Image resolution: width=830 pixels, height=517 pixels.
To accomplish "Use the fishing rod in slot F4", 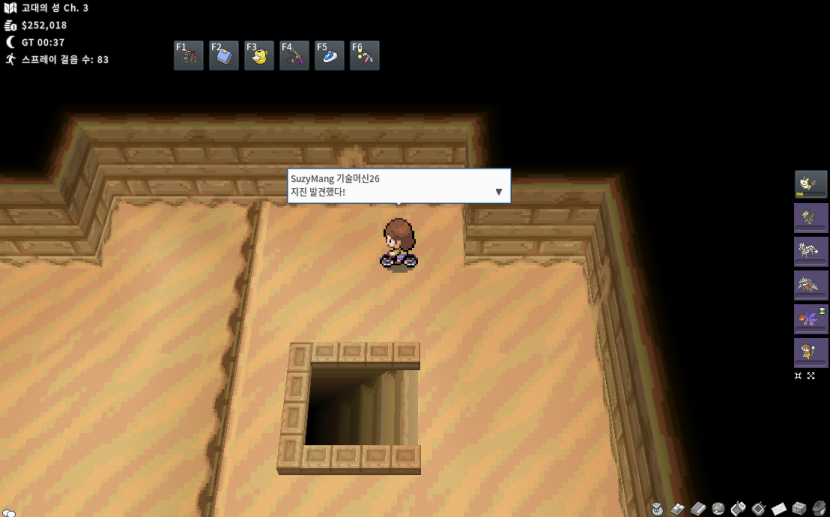I will click(x=294, y=56).
